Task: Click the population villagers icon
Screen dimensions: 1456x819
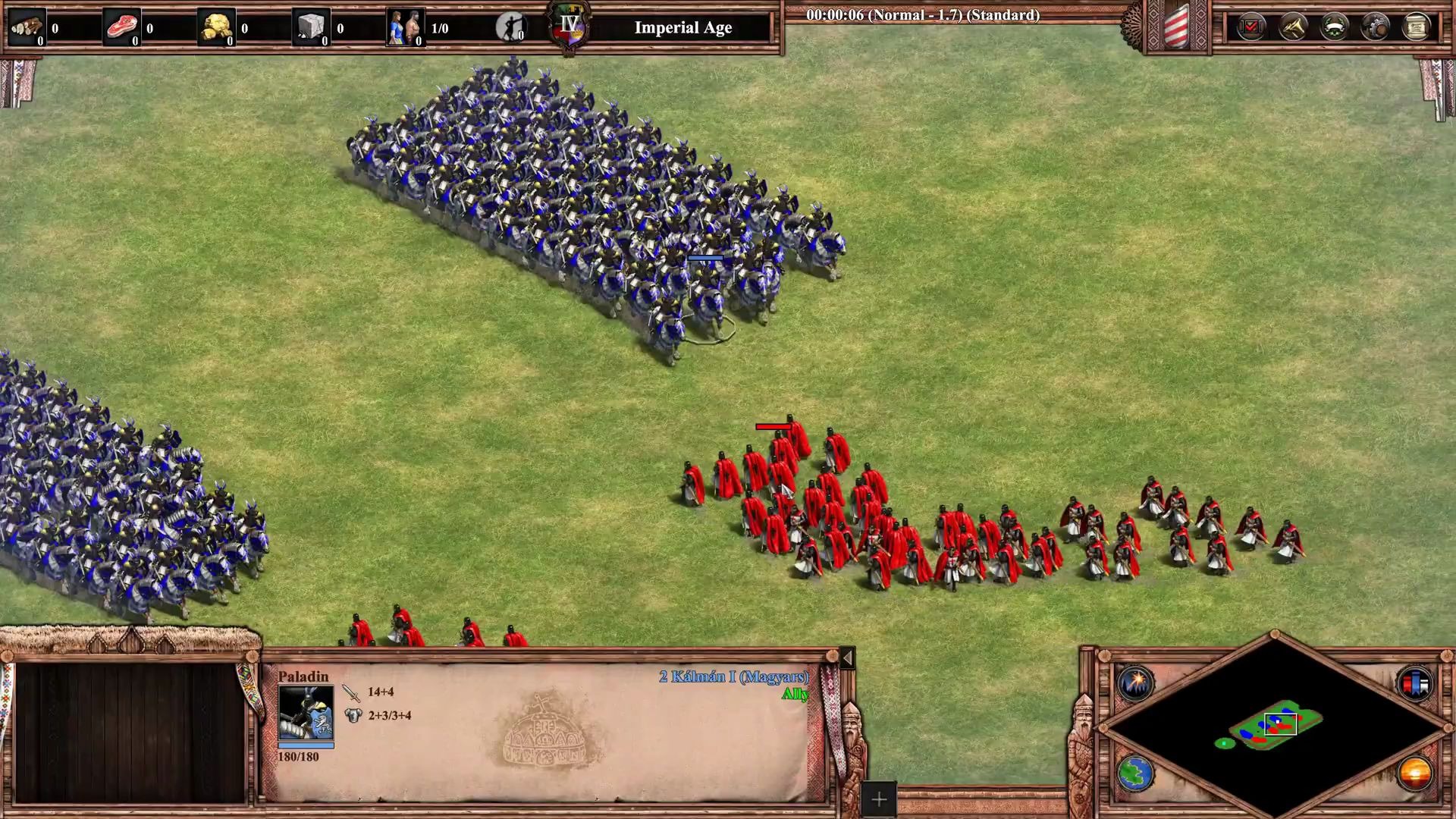Action: (x=405, y=28)
